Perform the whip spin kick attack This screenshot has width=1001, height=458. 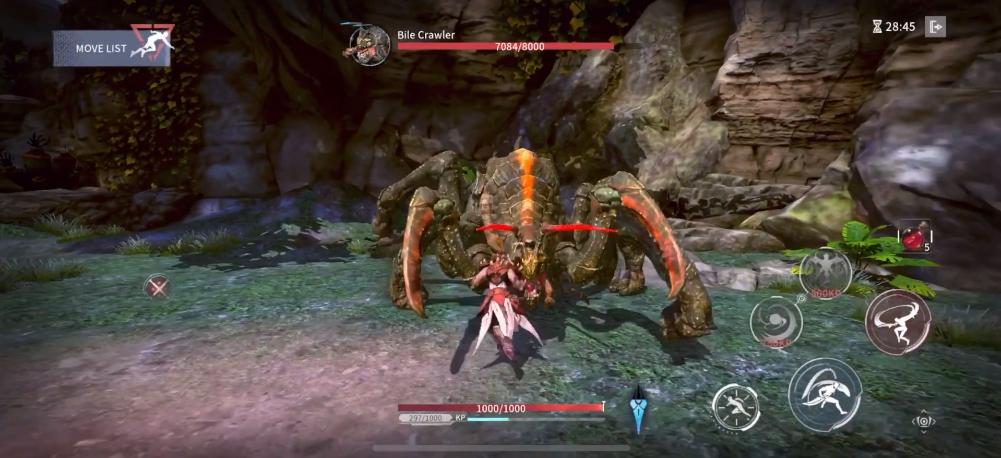pyautogui.click(x=897, y=322)
